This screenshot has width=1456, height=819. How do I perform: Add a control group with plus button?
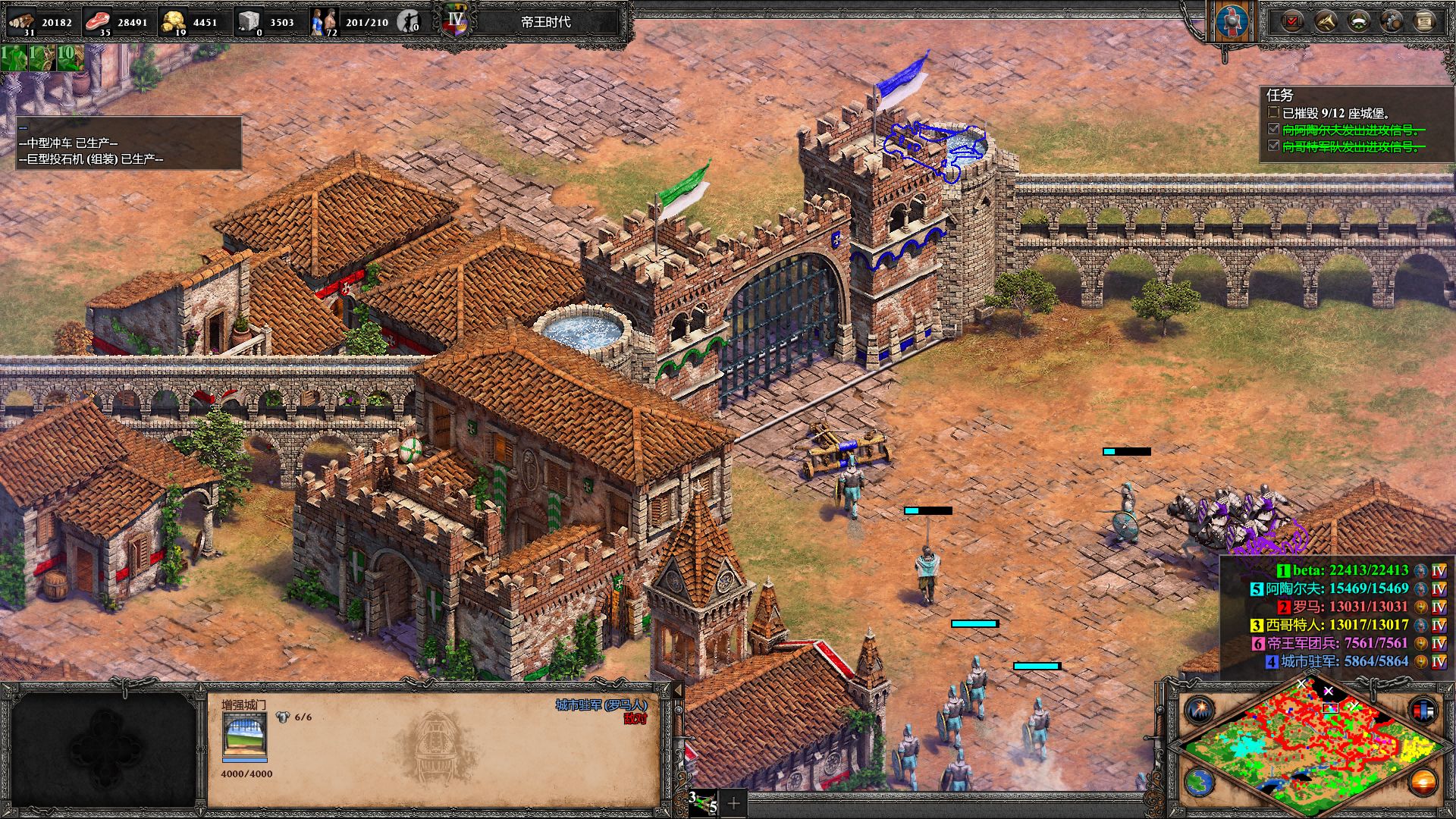coord(733,802)
